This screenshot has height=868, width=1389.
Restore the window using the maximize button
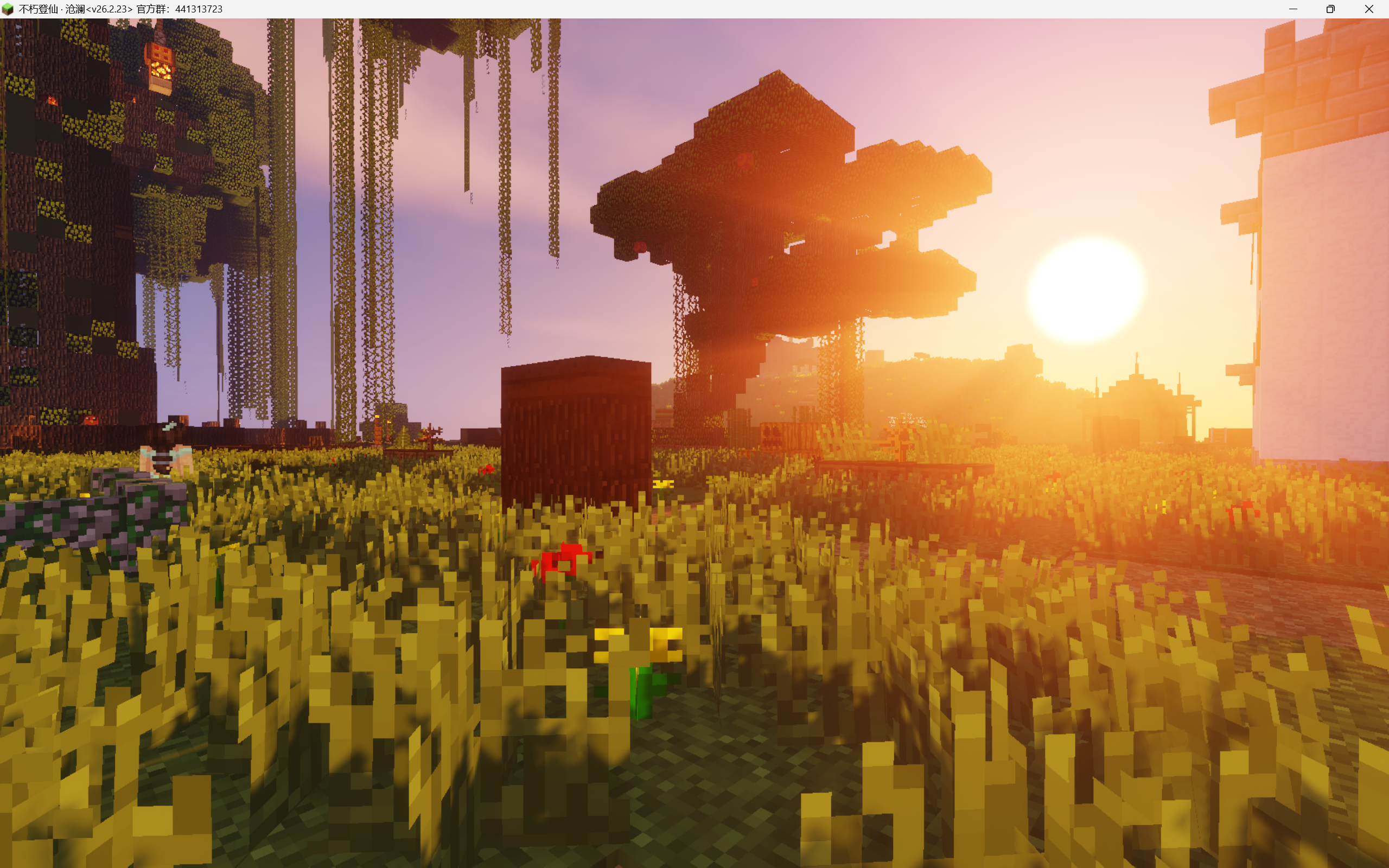coord(1330,9)
